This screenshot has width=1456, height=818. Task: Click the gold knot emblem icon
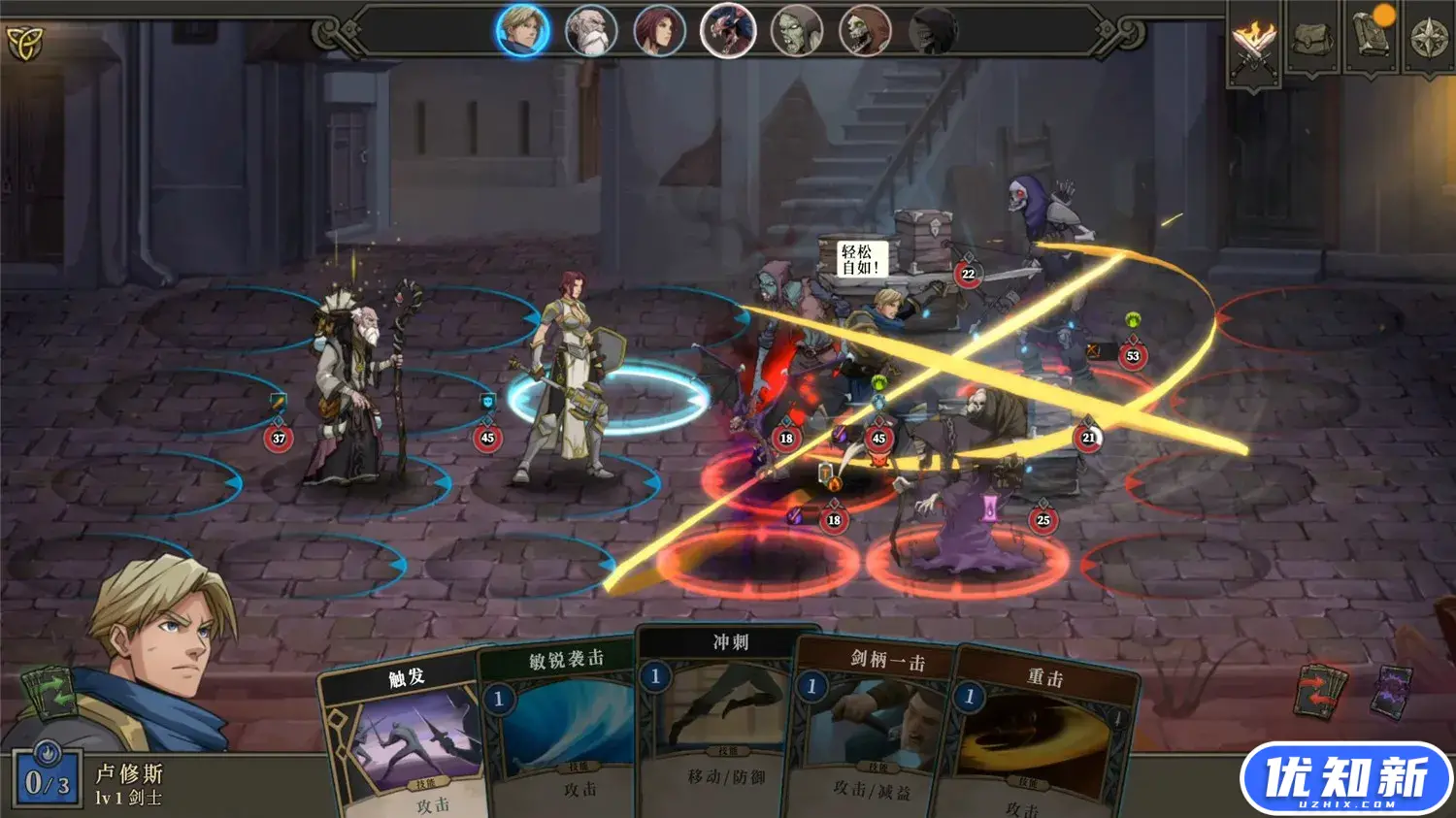pos(25,42)
